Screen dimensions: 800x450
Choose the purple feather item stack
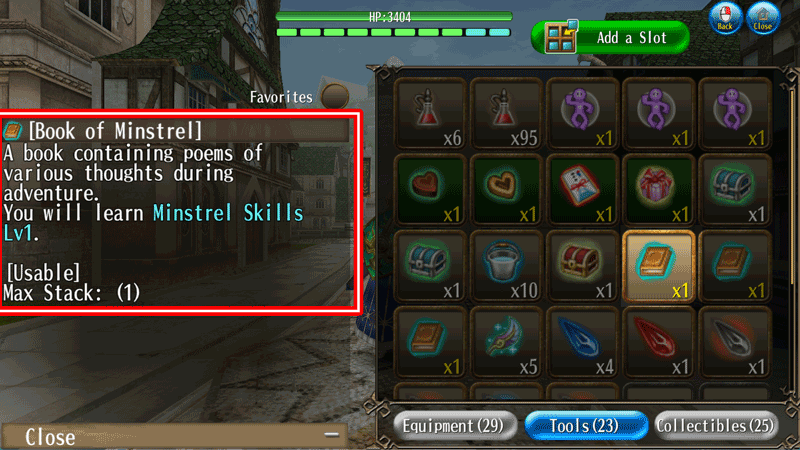pos(506,341)
